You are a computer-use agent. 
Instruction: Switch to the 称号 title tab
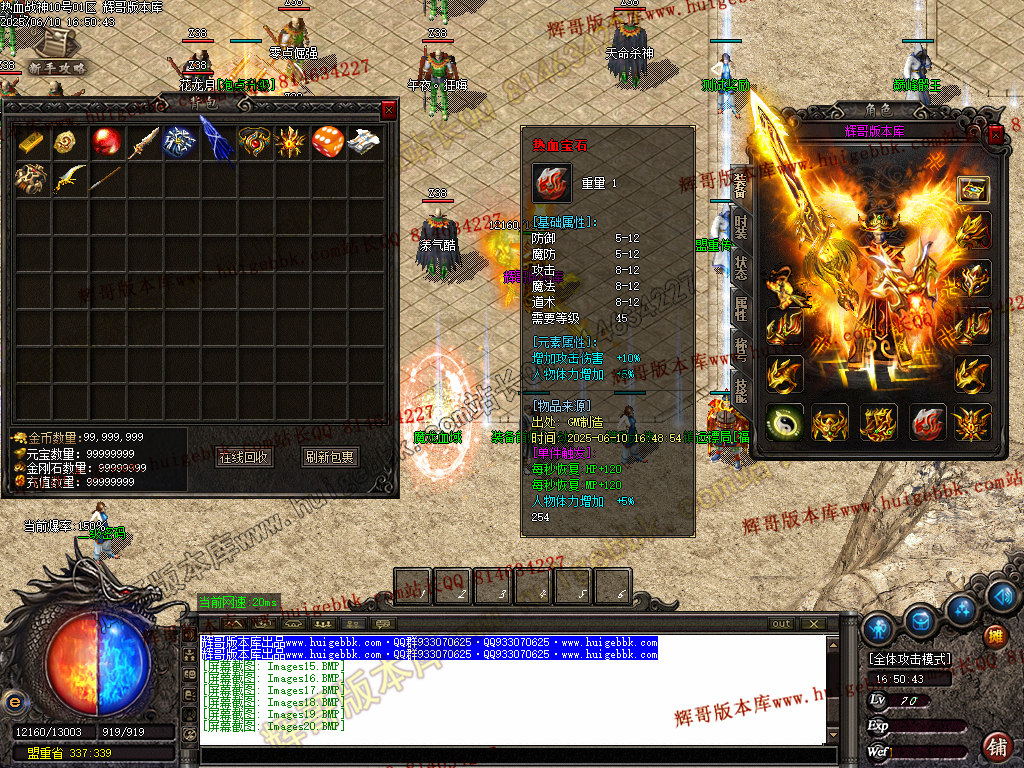point(740,351)
